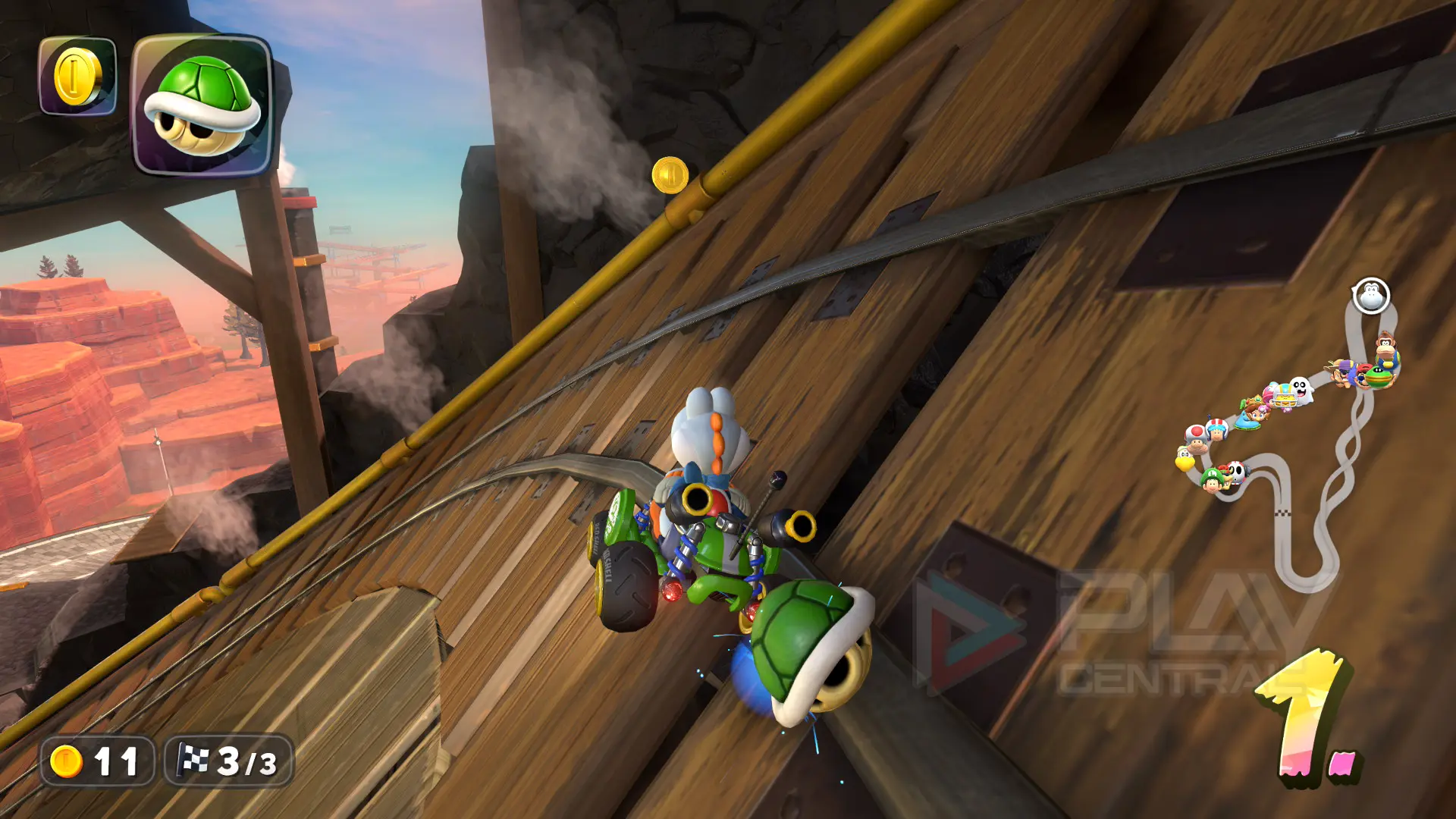Pick Luigi's racer marker on the minimap

click(x=1211, y=479)
